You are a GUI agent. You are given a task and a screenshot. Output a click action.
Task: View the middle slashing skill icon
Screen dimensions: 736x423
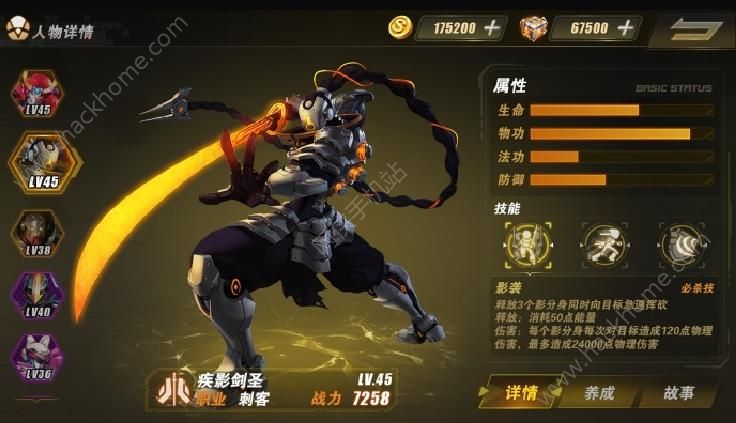point(602,243)
